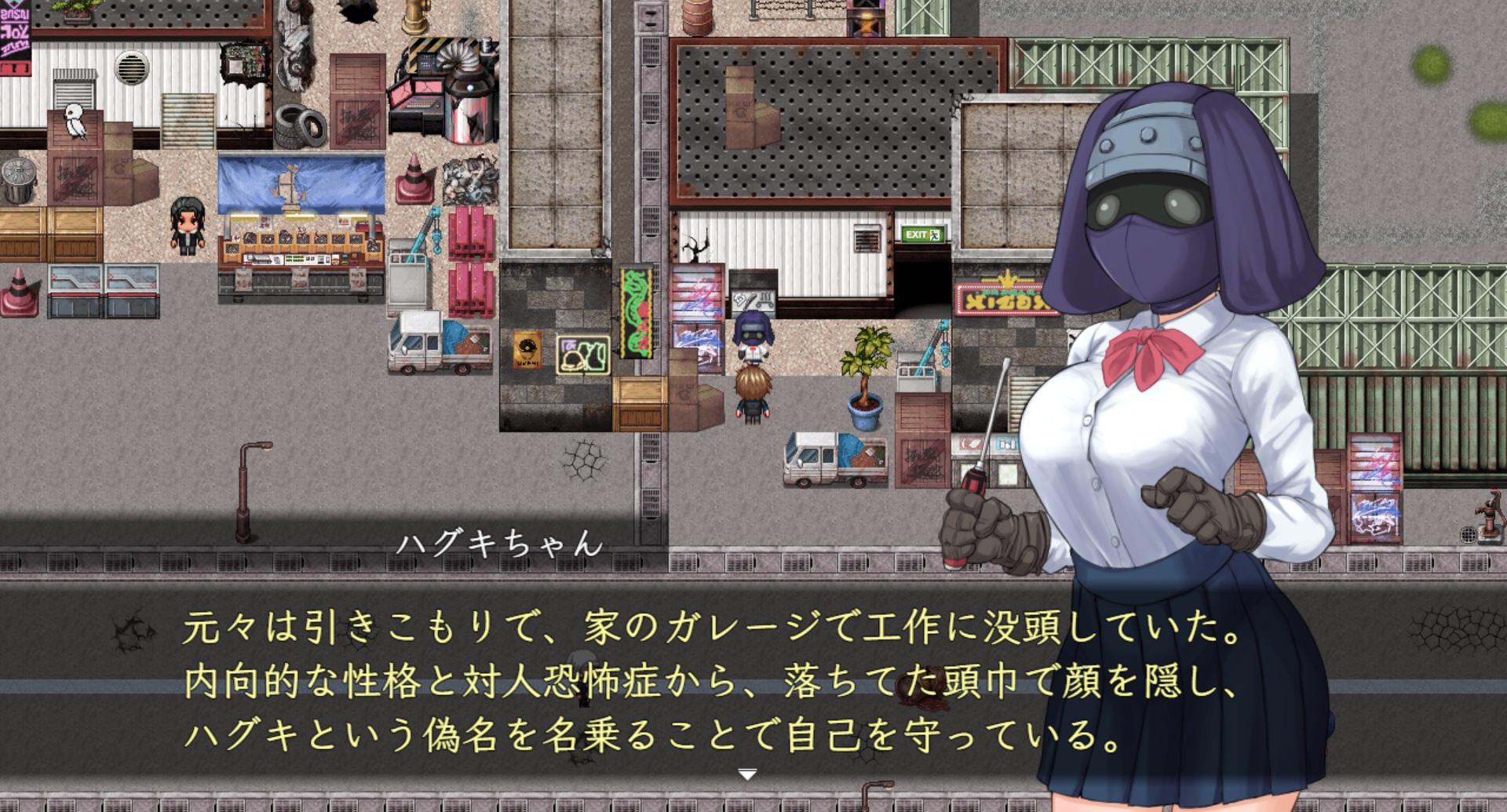Advance dialogue with the white arrow indicator
This screenshot has height=812, width=1507.
pyautogui.click(x=747, y=774)
